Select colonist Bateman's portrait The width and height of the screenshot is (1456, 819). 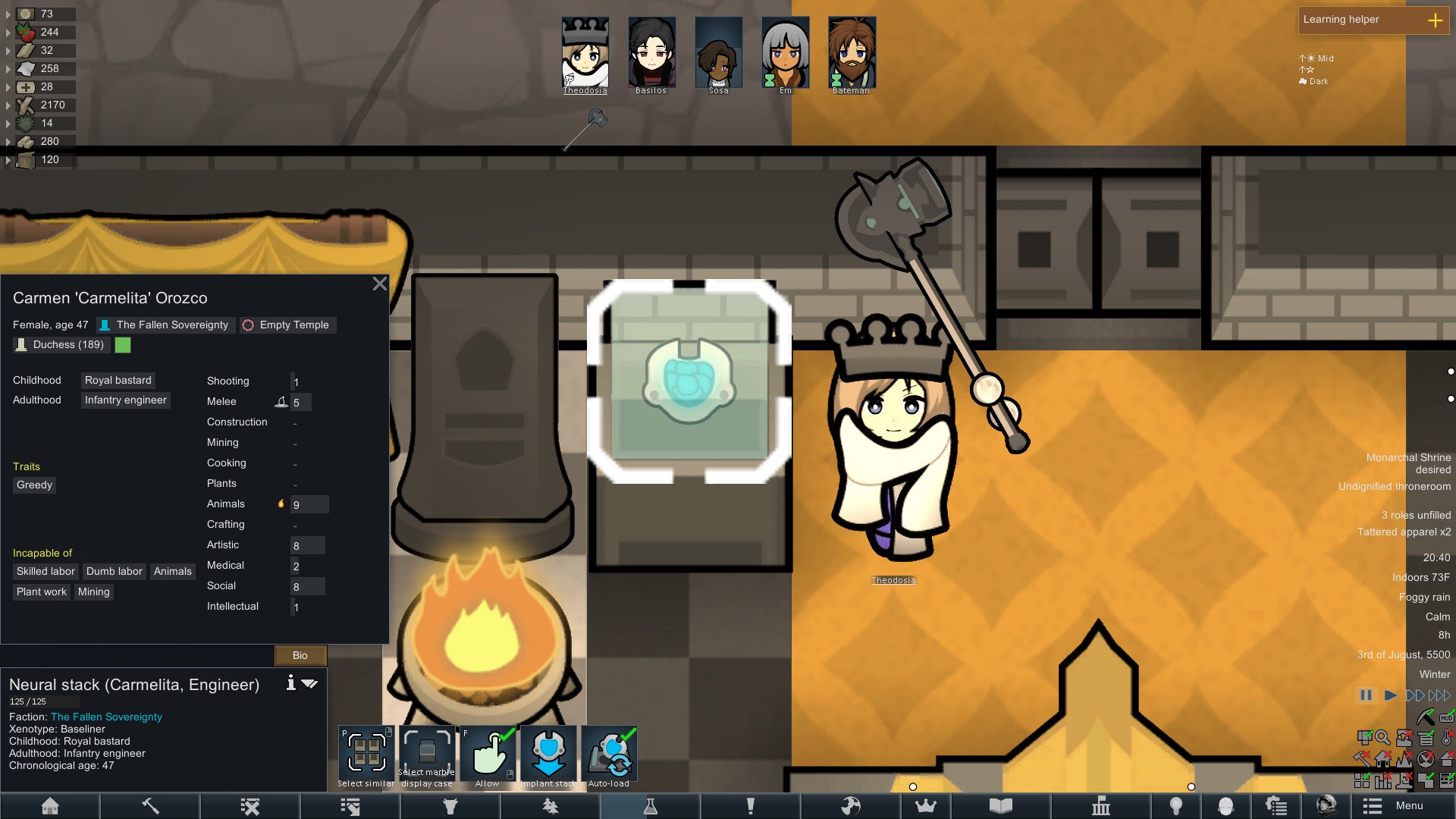coord(852,53)
